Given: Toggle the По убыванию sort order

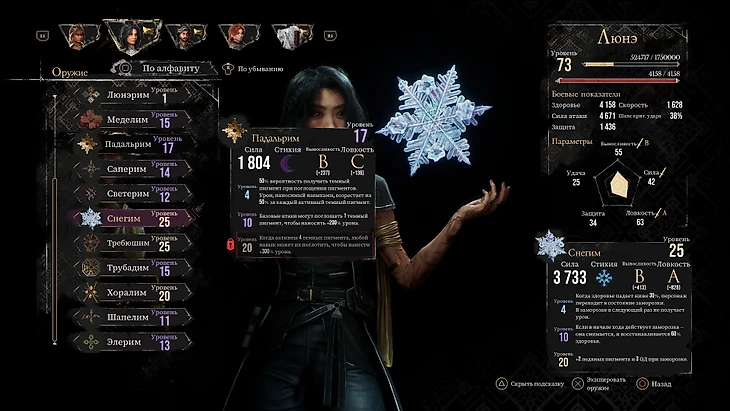Looking at the screenshot, I should [254, 69].
